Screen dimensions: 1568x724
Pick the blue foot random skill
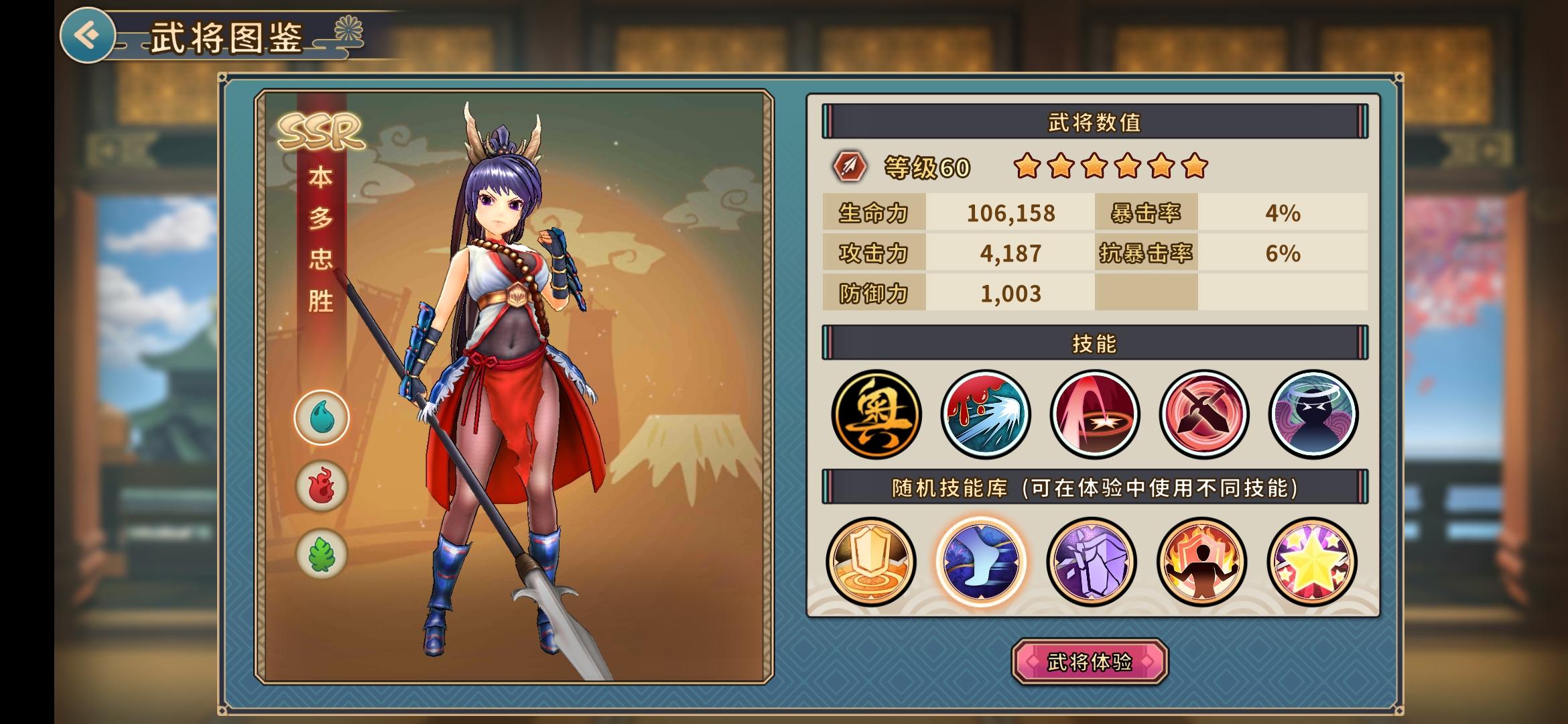click(x=981, y=562)
